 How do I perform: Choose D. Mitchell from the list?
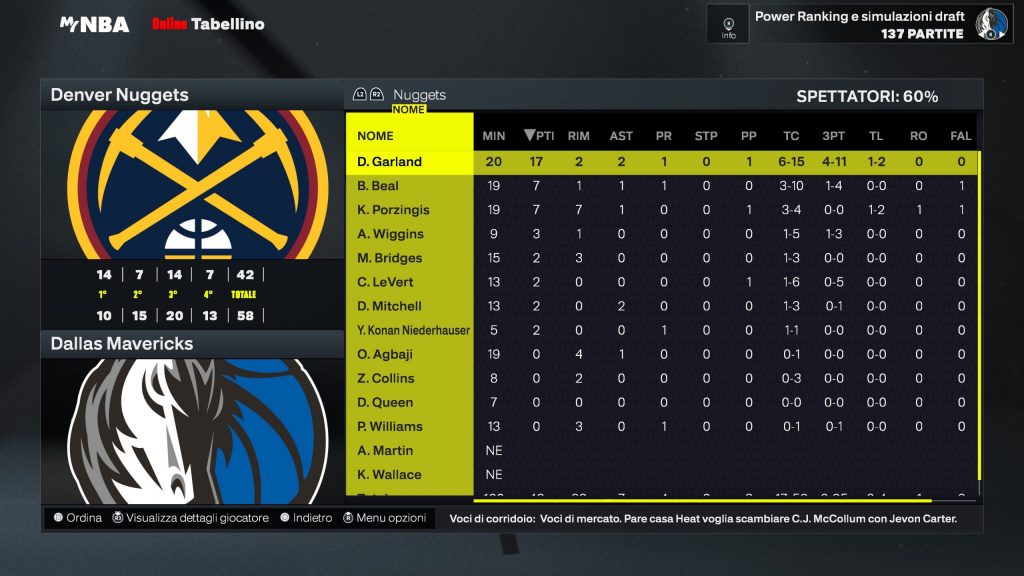click(x=389, y=306)
